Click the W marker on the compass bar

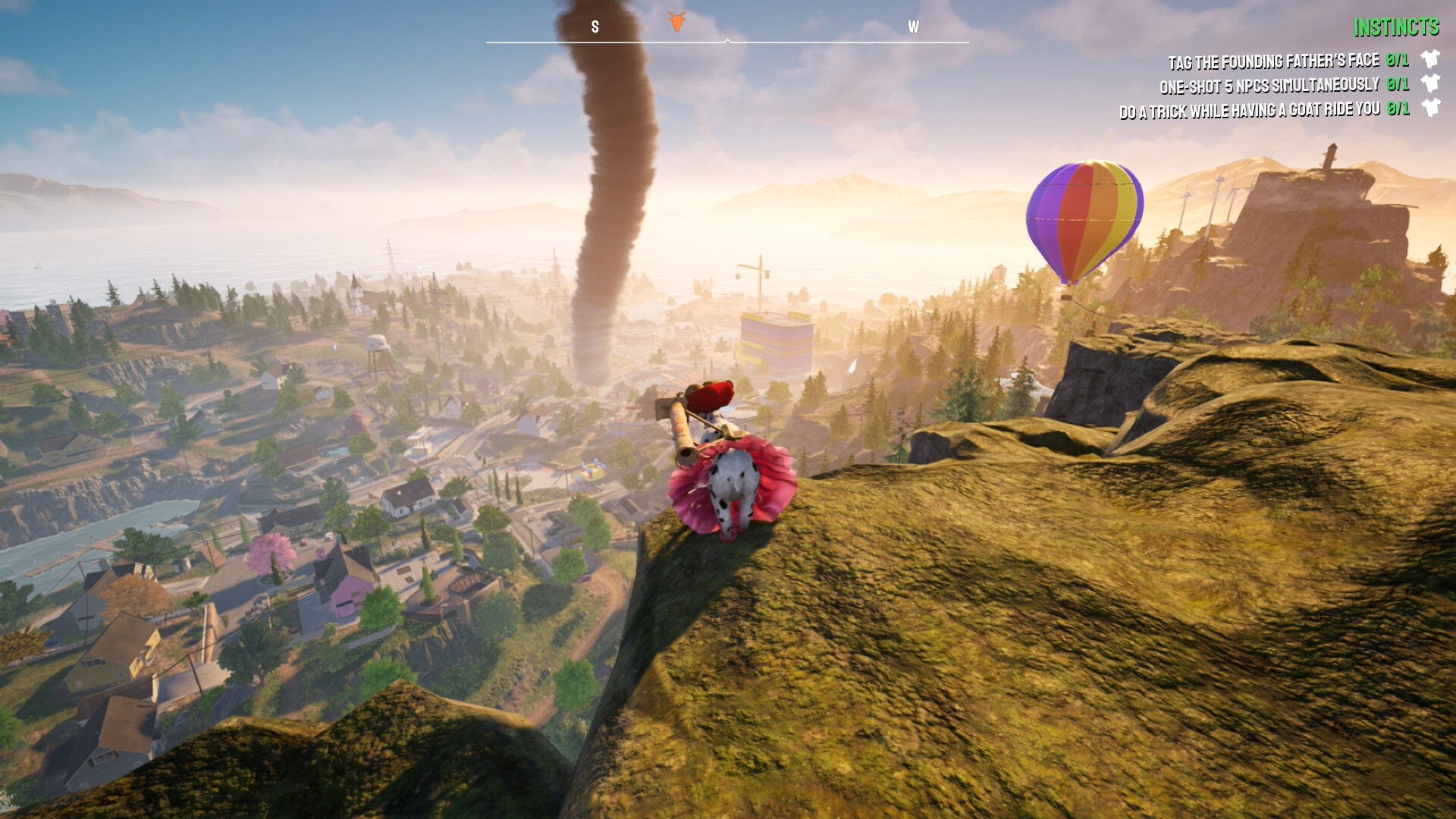click(x=914, y=25)
